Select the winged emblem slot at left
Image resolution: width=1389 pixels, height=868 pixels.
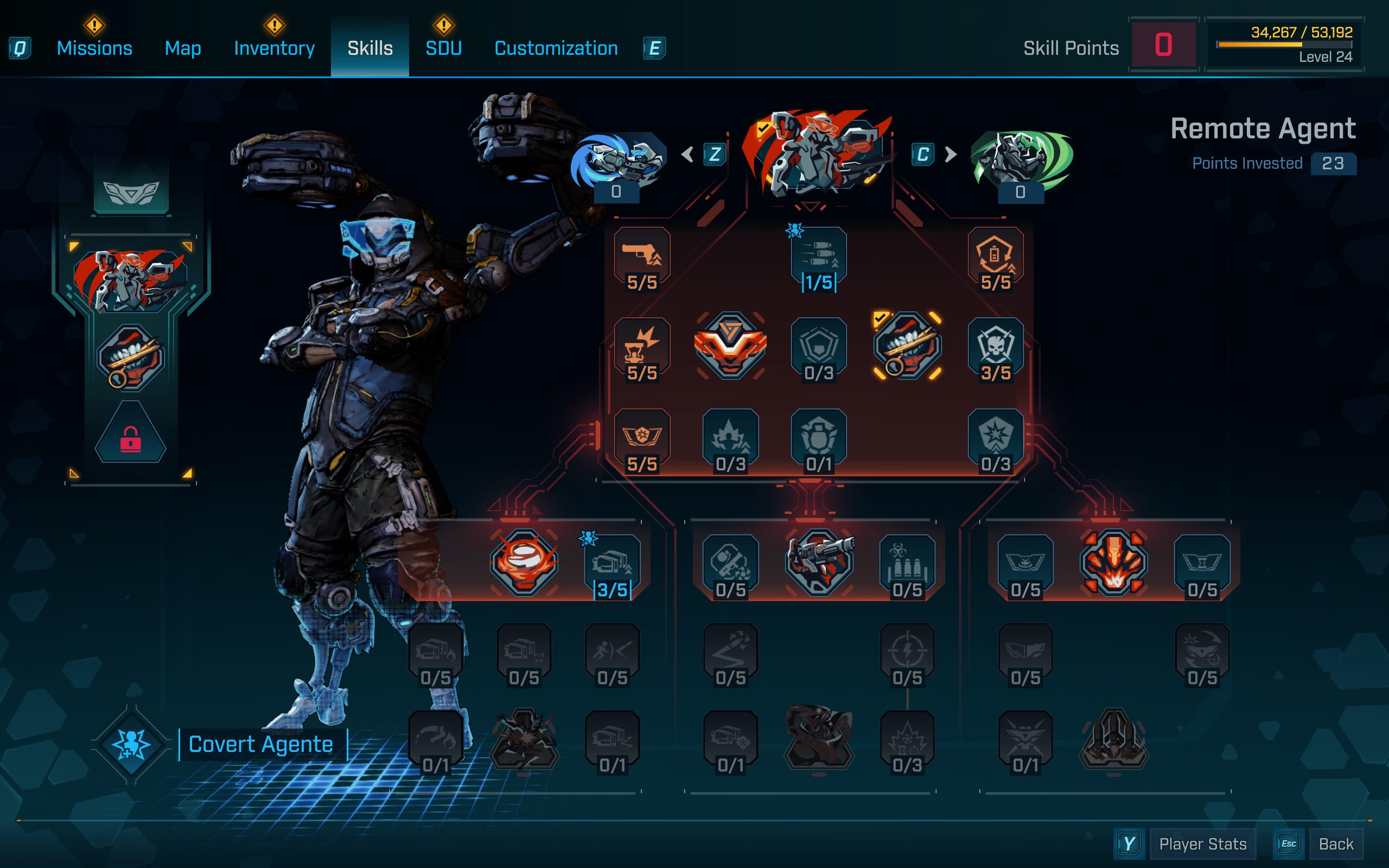tap(131, 192)
